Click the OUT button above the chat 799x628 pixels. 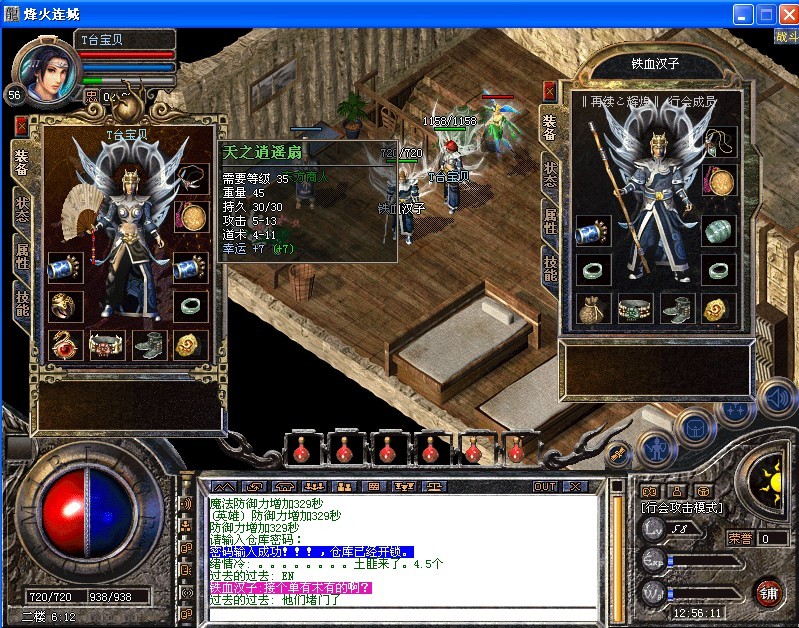545,486
